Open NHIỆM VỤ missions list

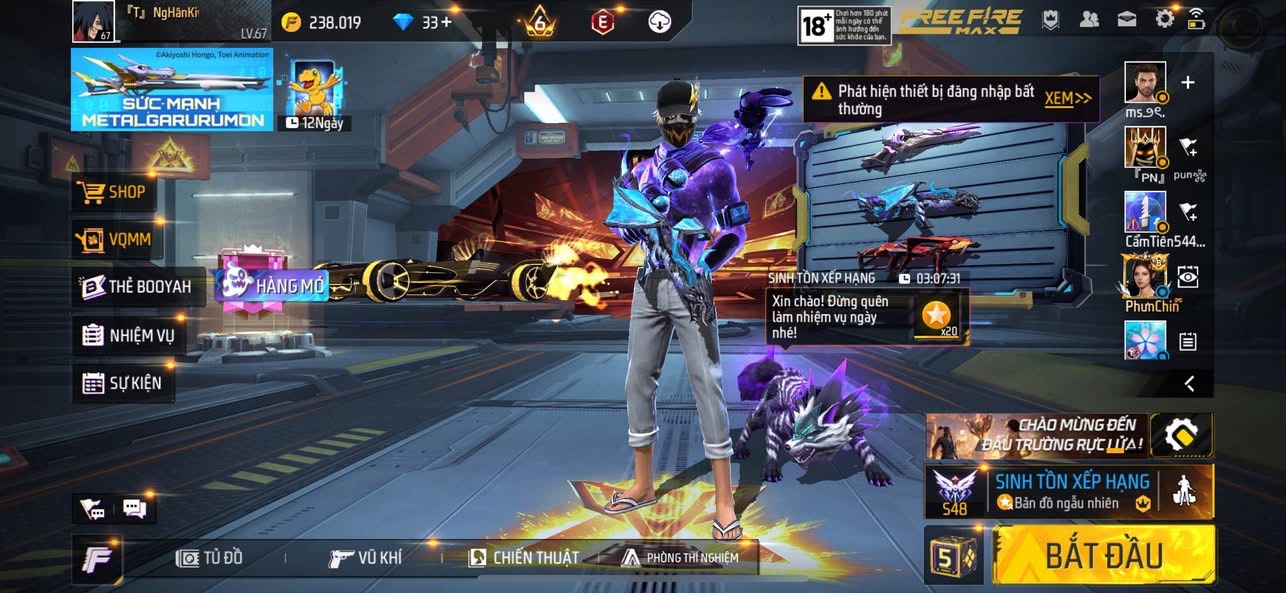click(x=129, y=335)
